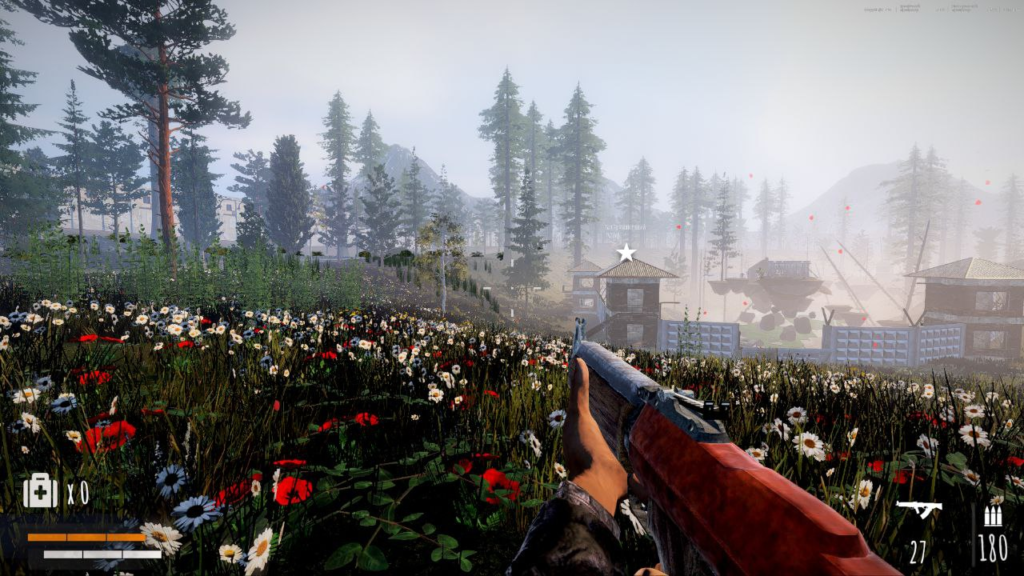The width and height of the screenshot is (1024, 576).
Task: Click the medkit icon
Action: pyautogui.click(x=40, y=490)
